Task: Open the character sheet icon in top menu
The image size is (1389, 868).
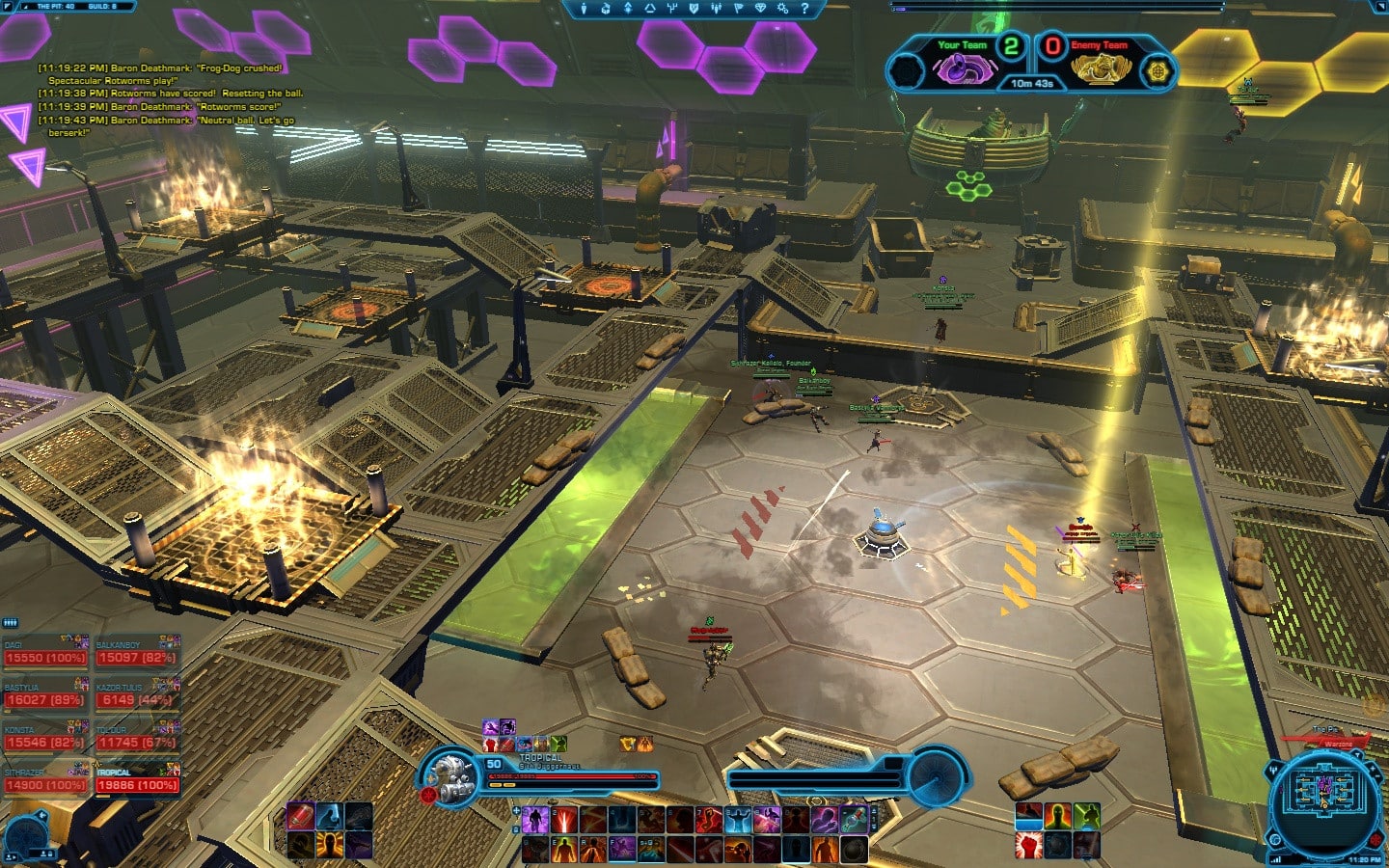Action: point(583,9)
